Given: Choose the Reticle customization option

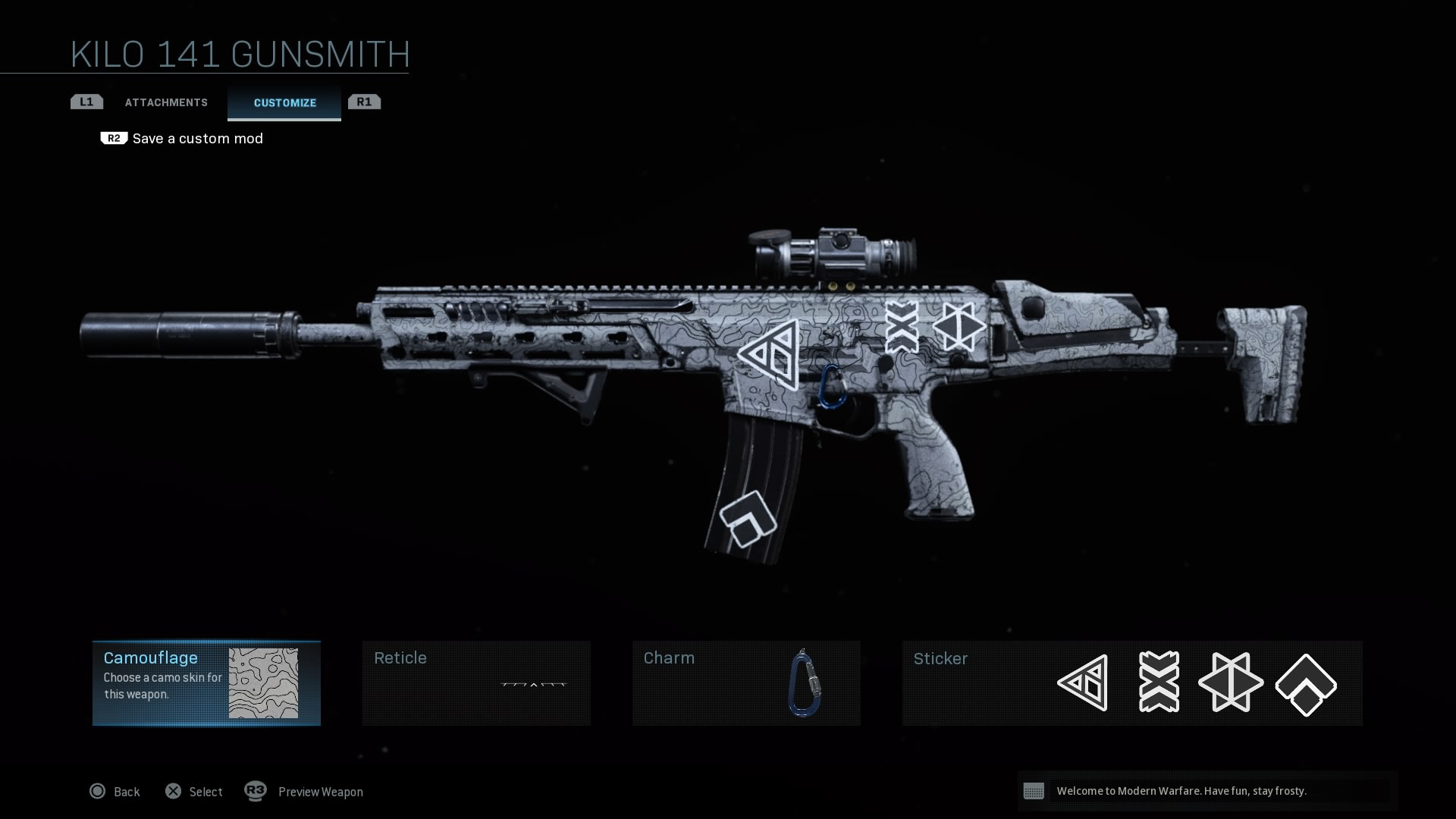Looking at the screenshot, I should [476, 683].
